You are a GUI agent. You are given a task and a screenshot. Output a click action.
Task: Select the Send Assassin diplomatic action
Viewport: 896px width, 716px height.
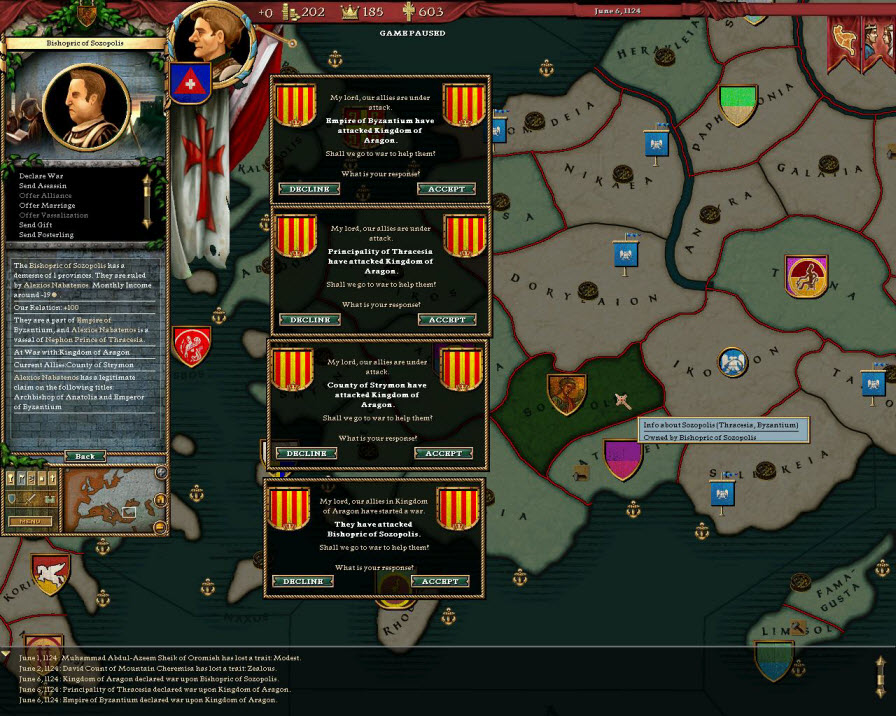(48, 186)
